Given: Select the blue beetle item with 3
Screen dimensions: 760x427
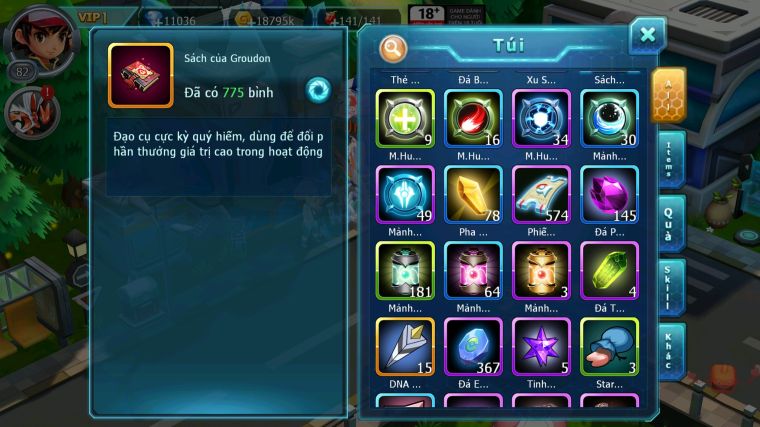Looking at the screenshot, I should 608,346.
